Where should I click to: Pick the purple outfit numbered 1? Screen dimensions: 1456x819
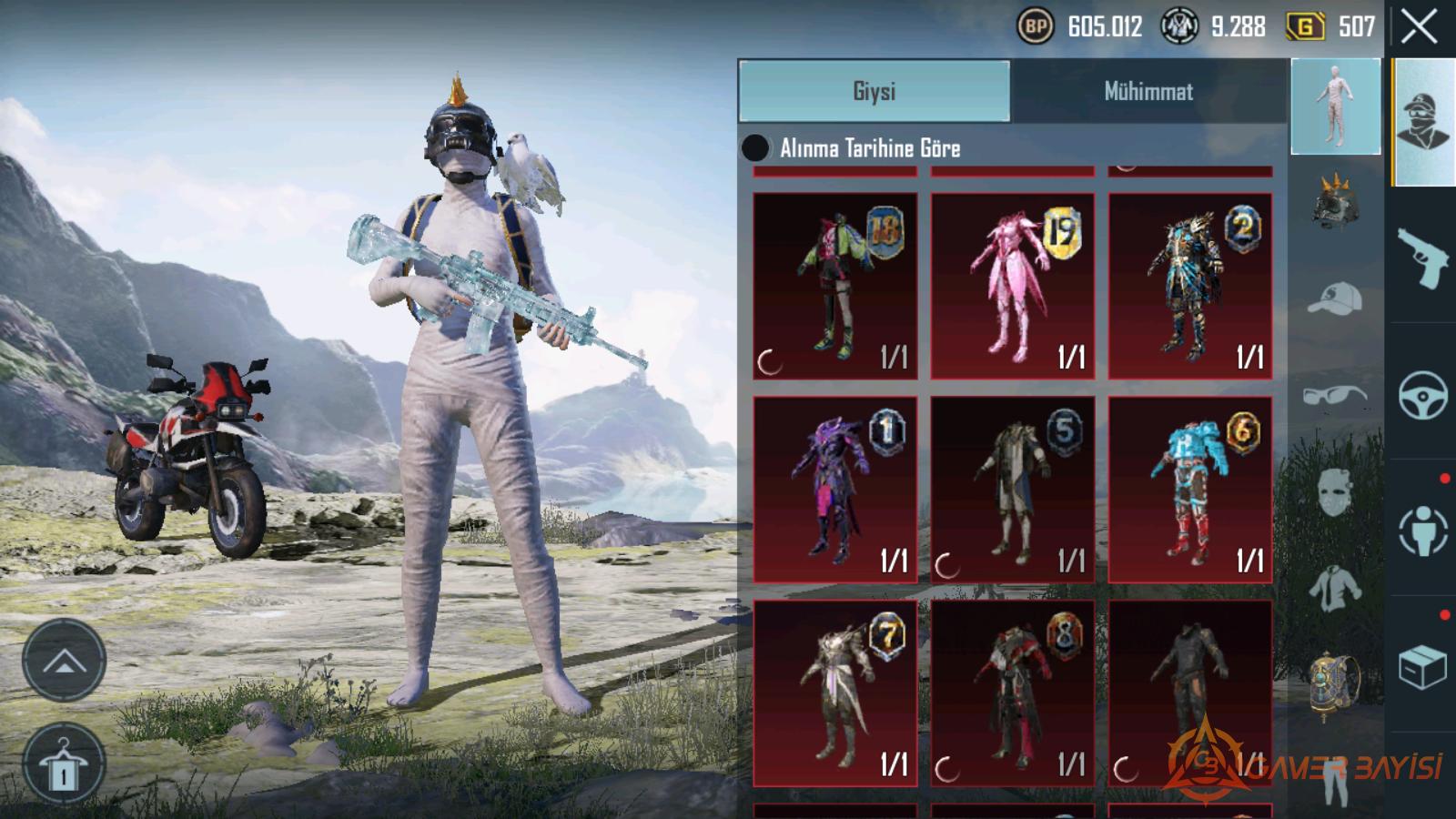[x=834, y=490]
